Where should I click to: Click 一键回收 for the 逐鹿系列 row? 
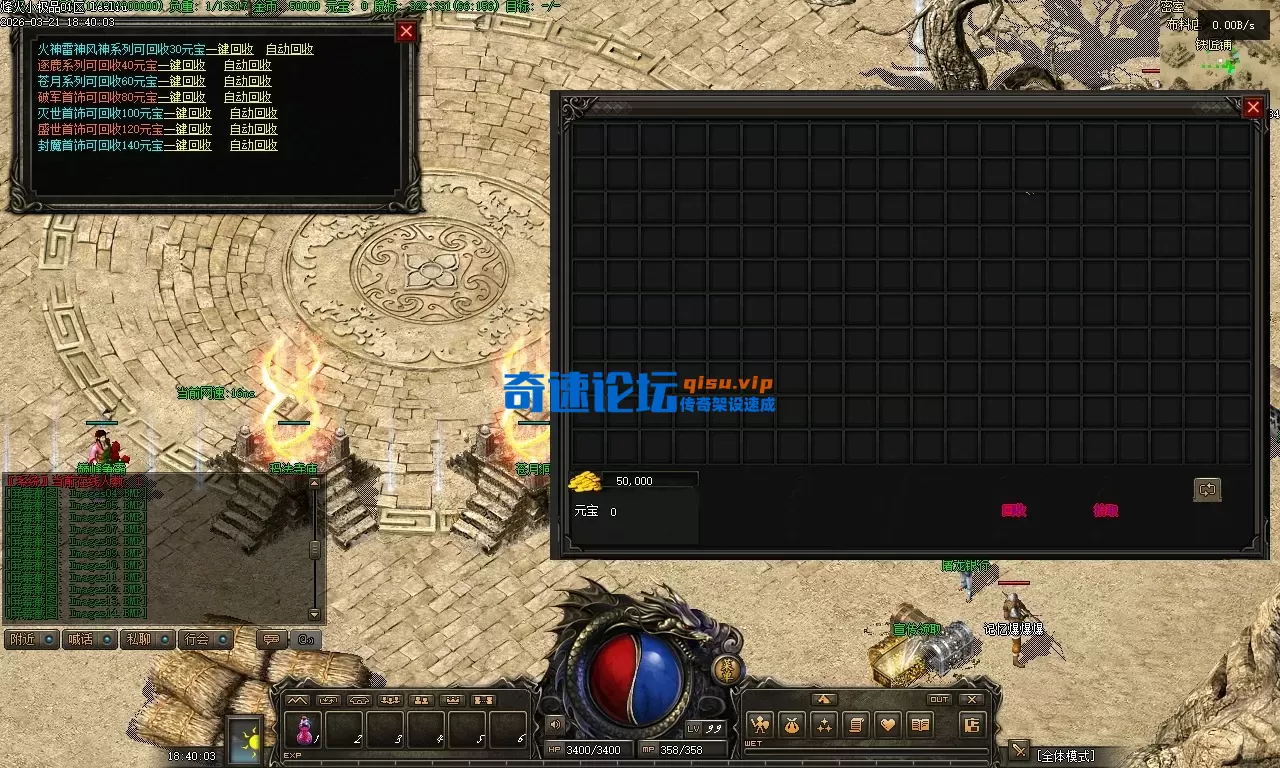click(x=181, y=65)
